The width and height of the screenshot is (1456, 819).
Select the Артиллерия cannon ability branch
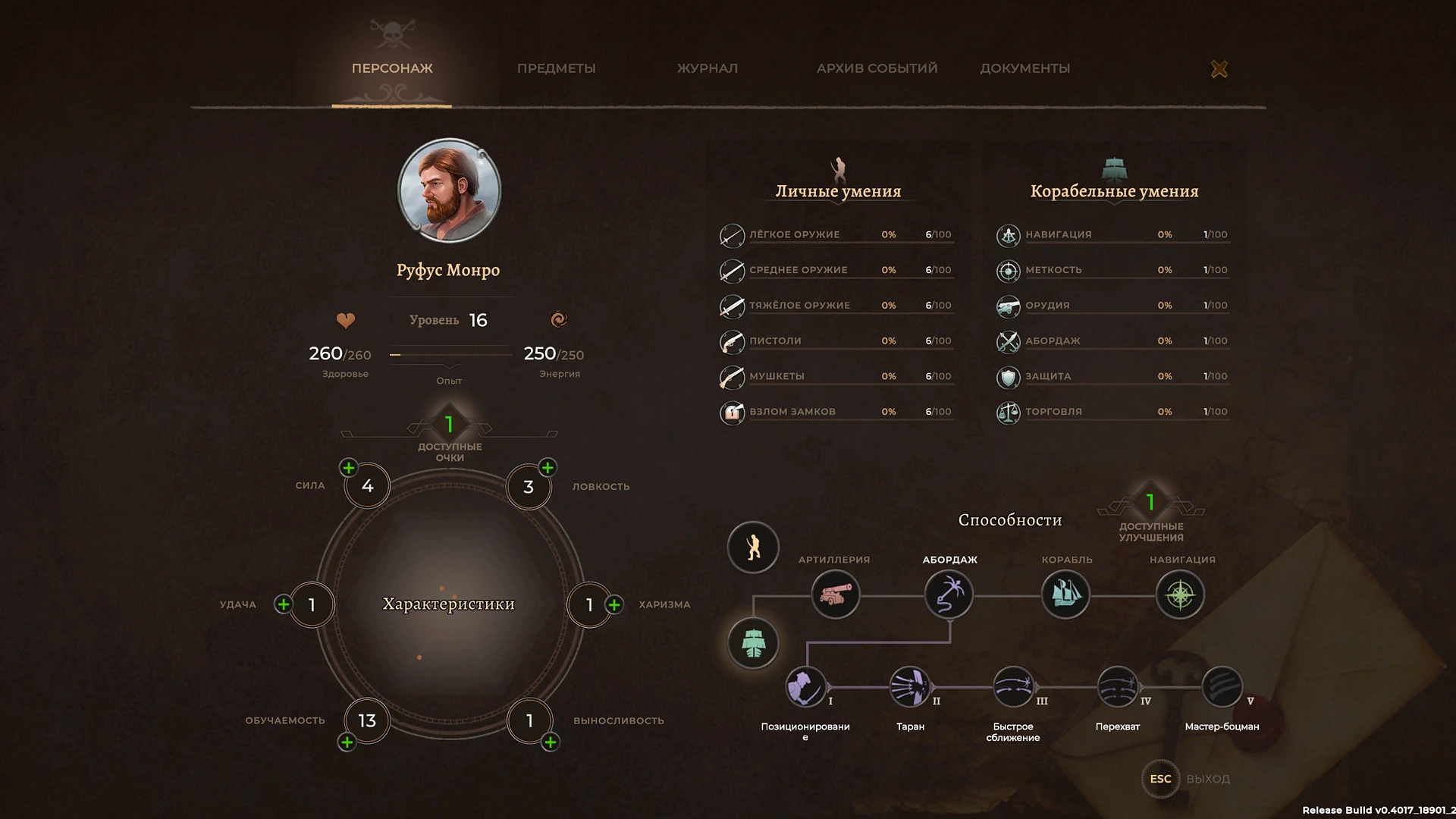835,595
